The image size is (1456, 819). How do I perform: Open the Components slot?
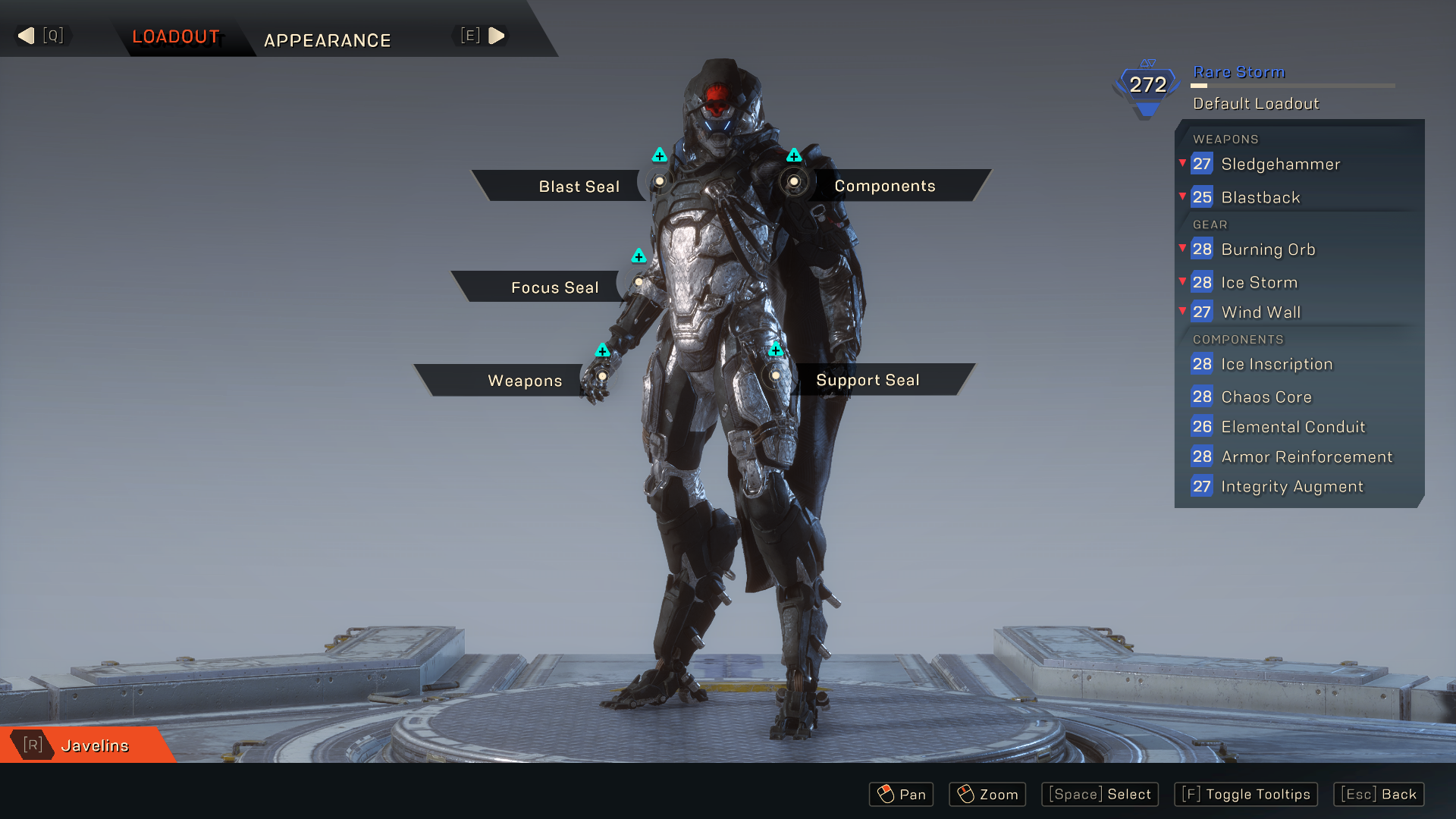(884, 186)
